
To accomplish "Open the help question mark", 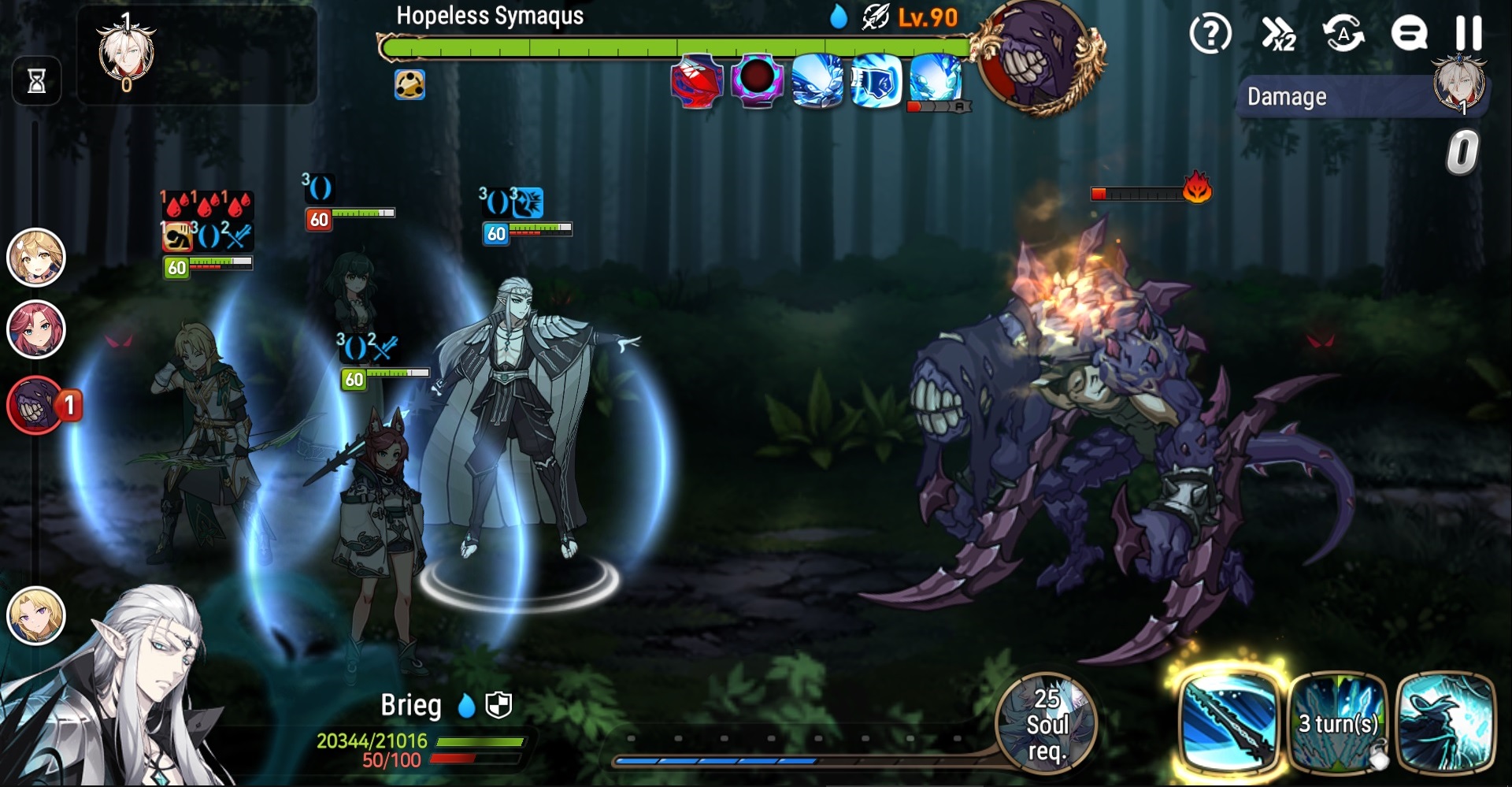I will click(1210, 34).
